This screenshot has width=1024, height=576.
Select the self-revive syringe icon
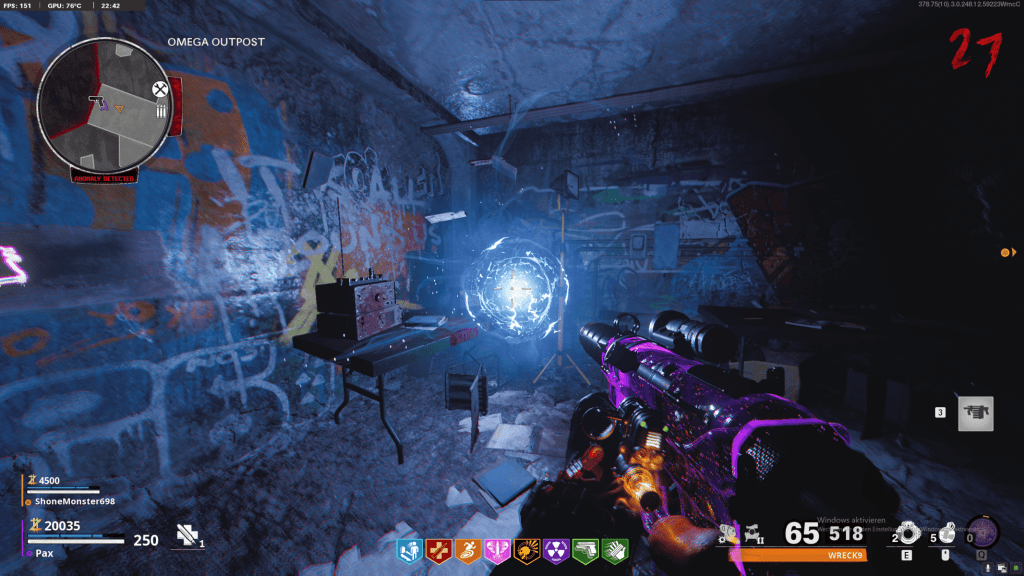(188, 535)
